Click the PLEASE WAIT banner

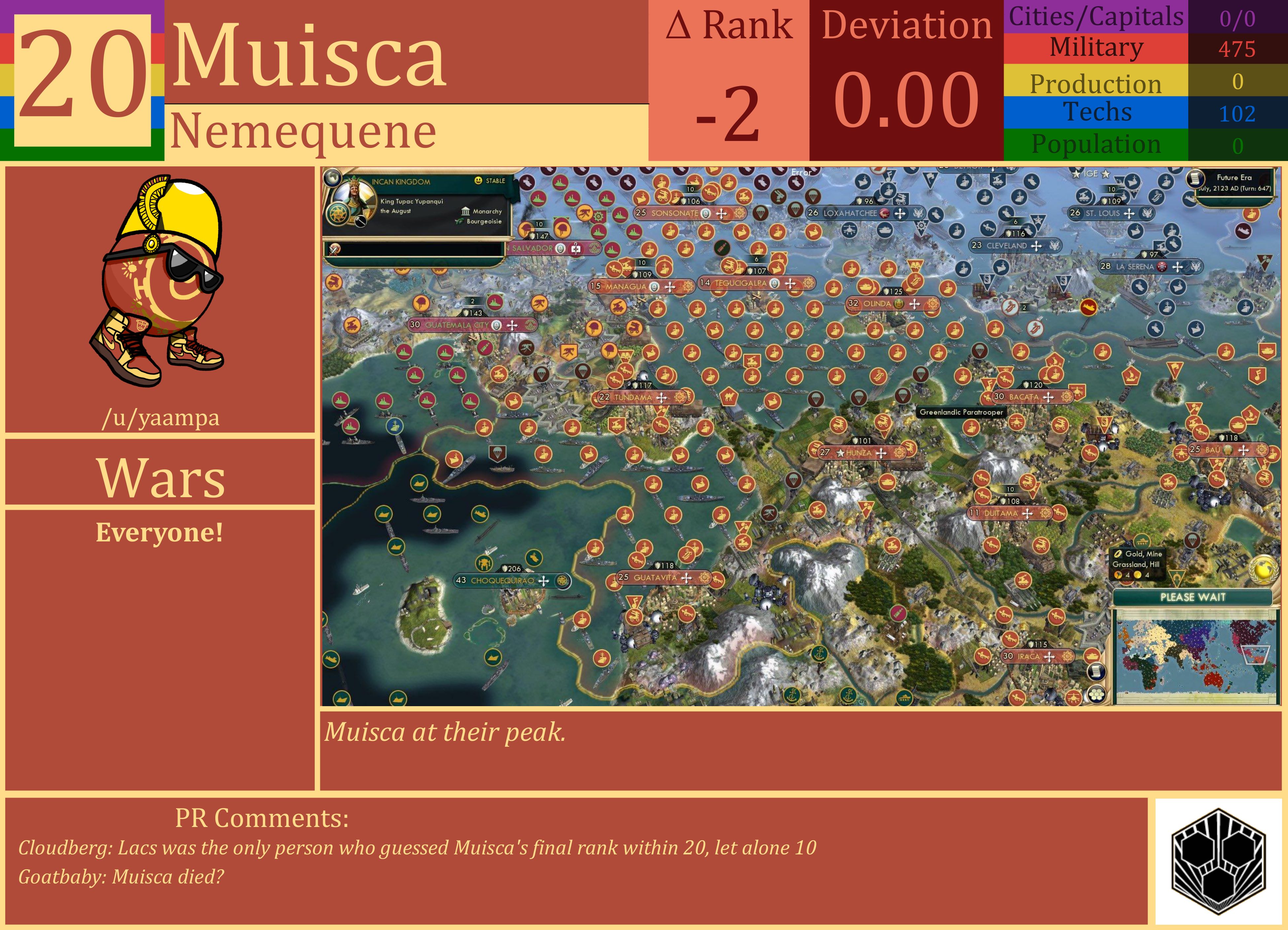[x=1193, y=596]
